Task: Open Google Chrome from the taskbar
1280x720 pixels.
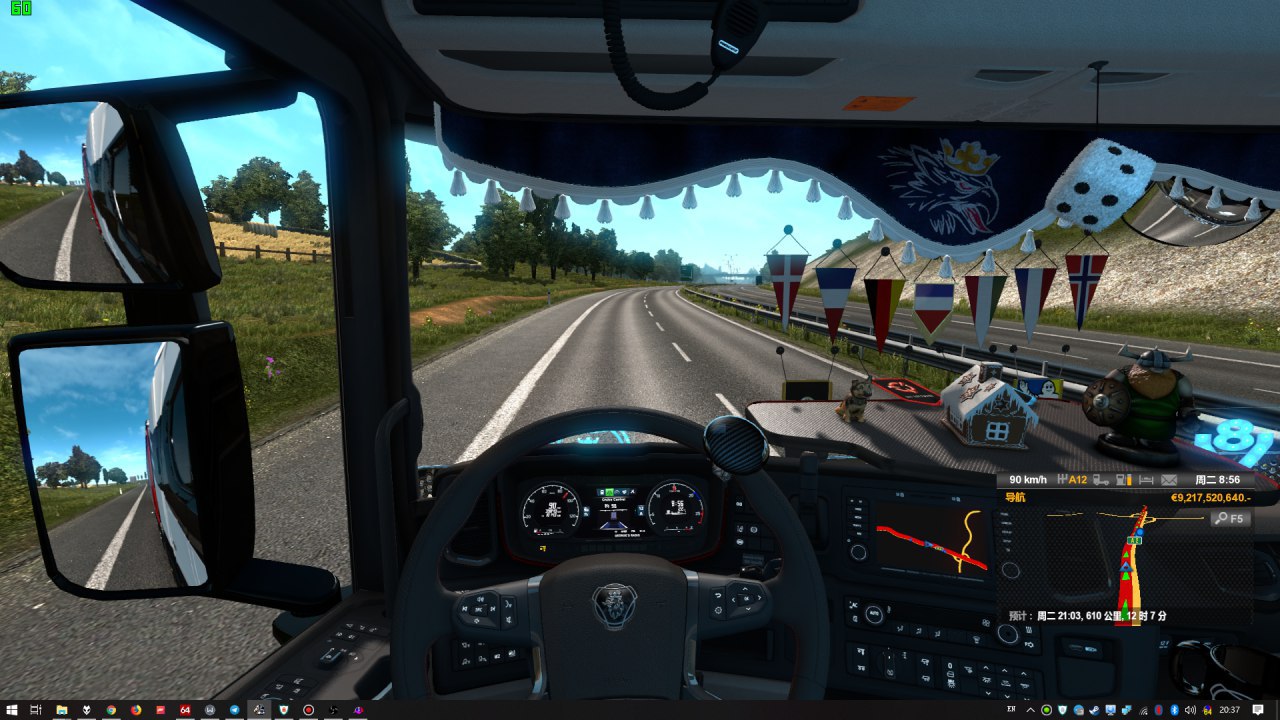Action: click(111, 710)
